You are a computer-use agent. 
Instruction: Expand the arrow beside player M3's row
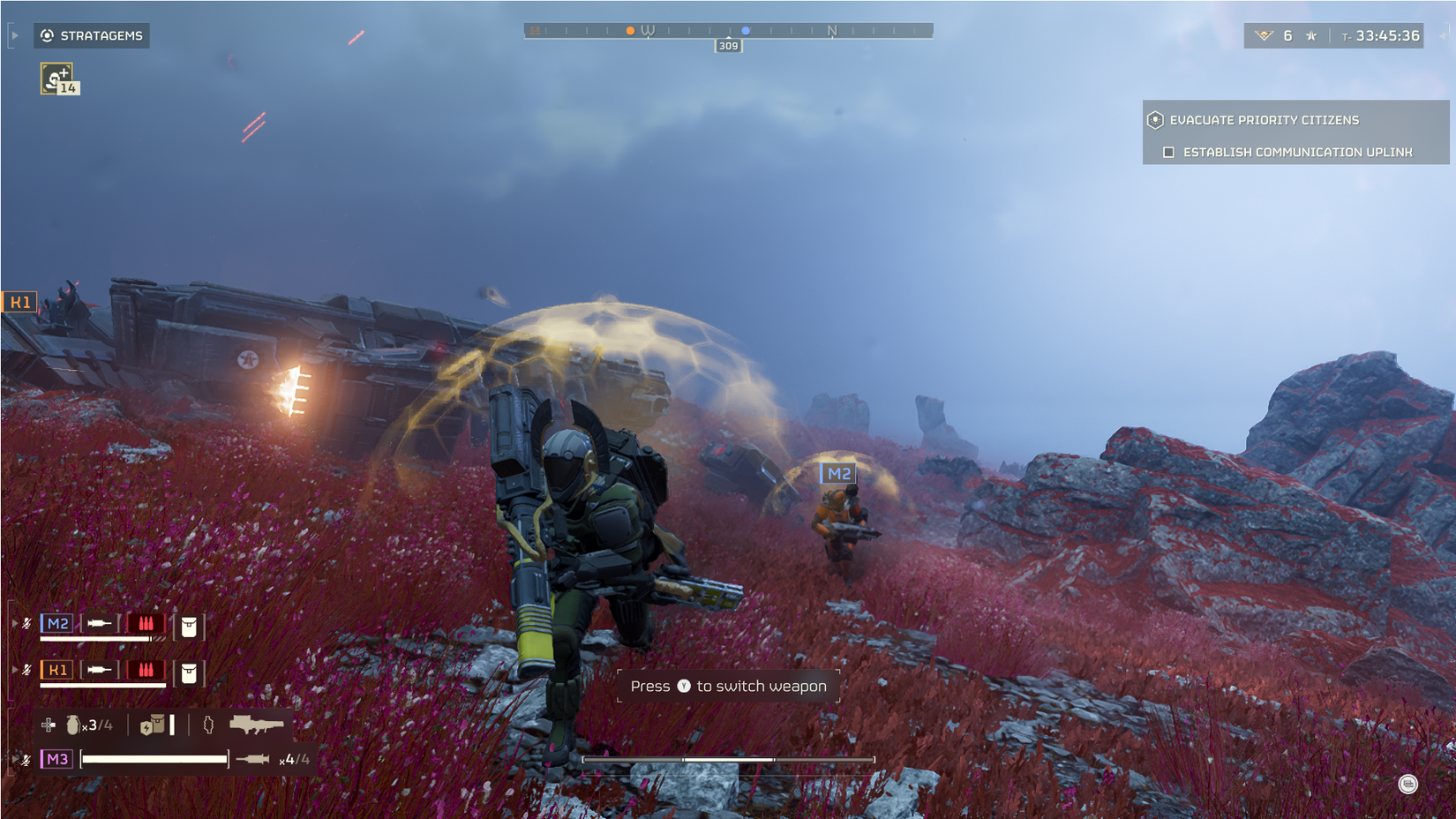point(14,758)
